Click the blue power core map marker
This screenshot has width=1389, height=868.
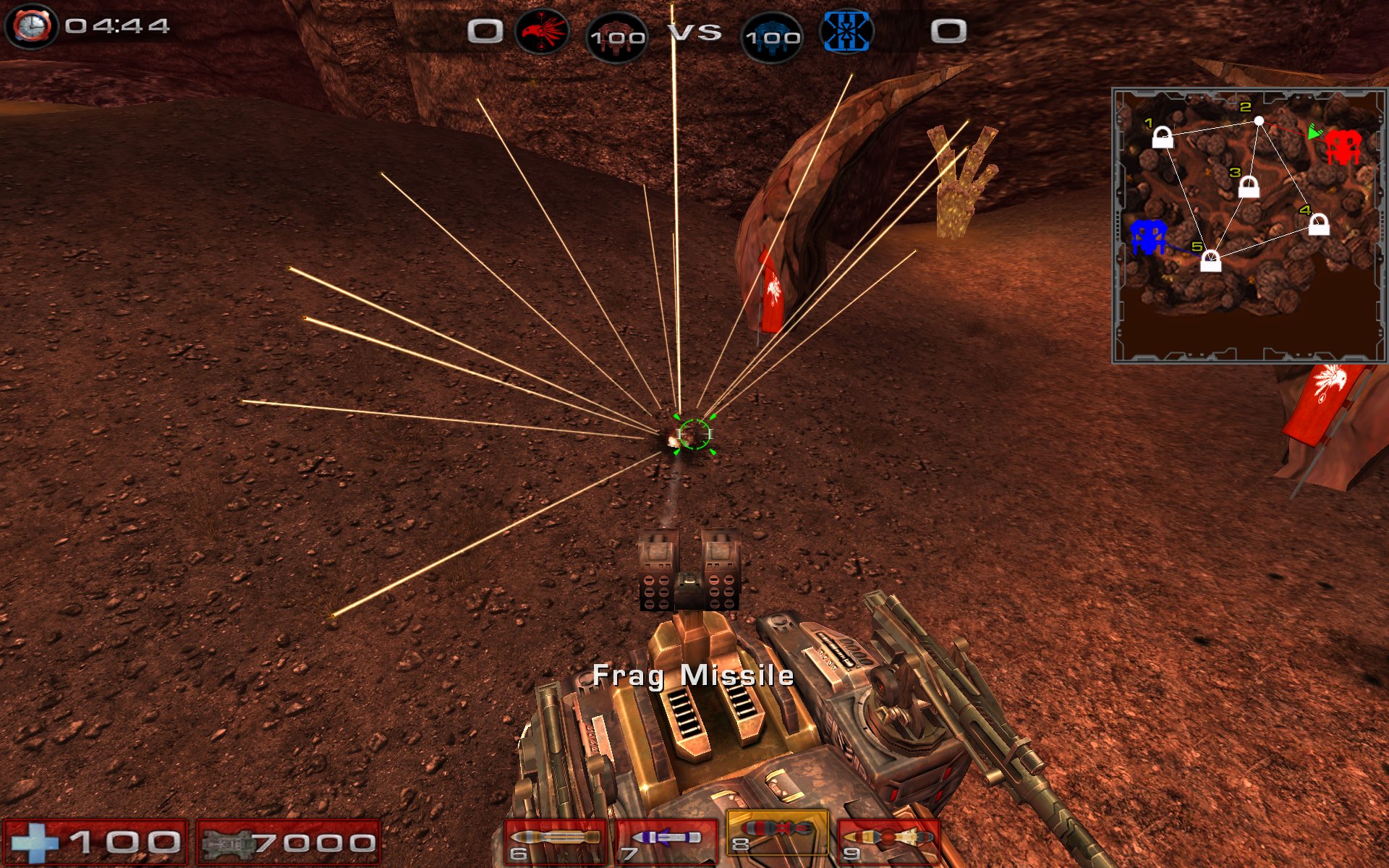click(1148, 237)
